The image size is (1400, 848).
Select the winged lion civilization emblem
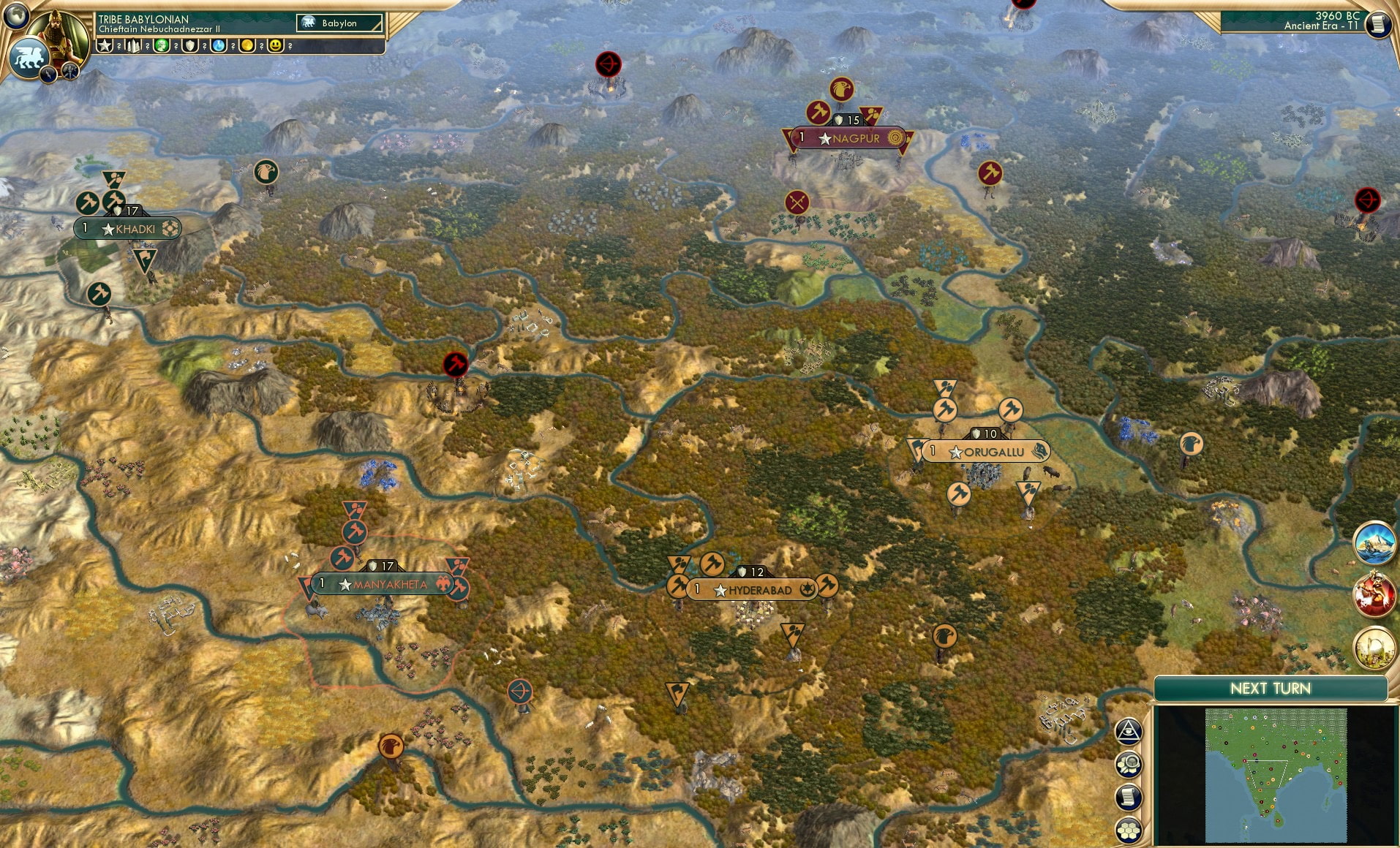[29, 56]
